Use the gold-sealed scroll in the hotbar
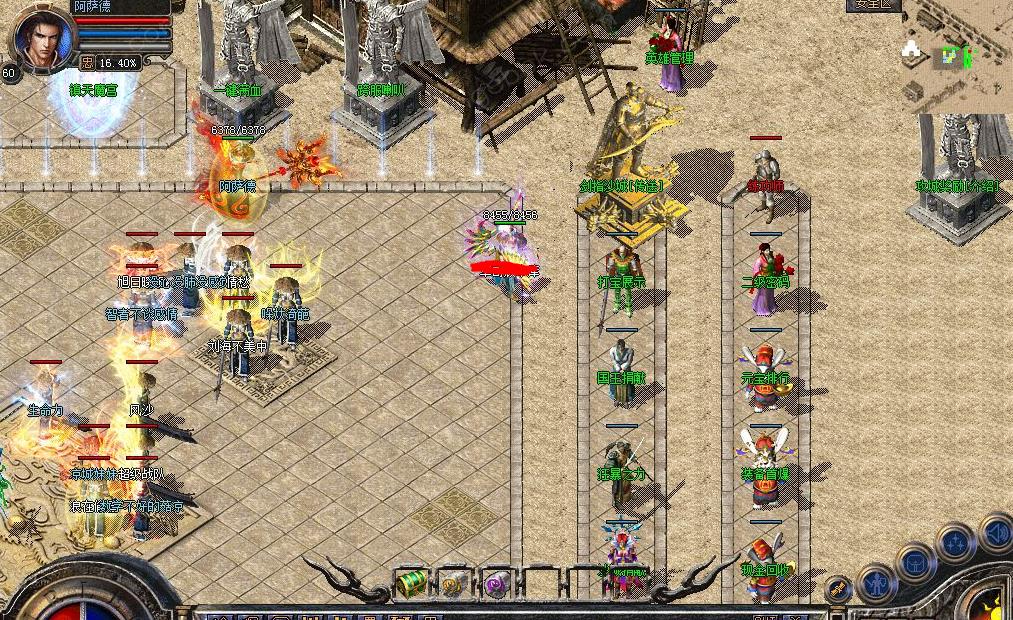Viewport: 1013px width, 620px height. (x=454, y=584)
